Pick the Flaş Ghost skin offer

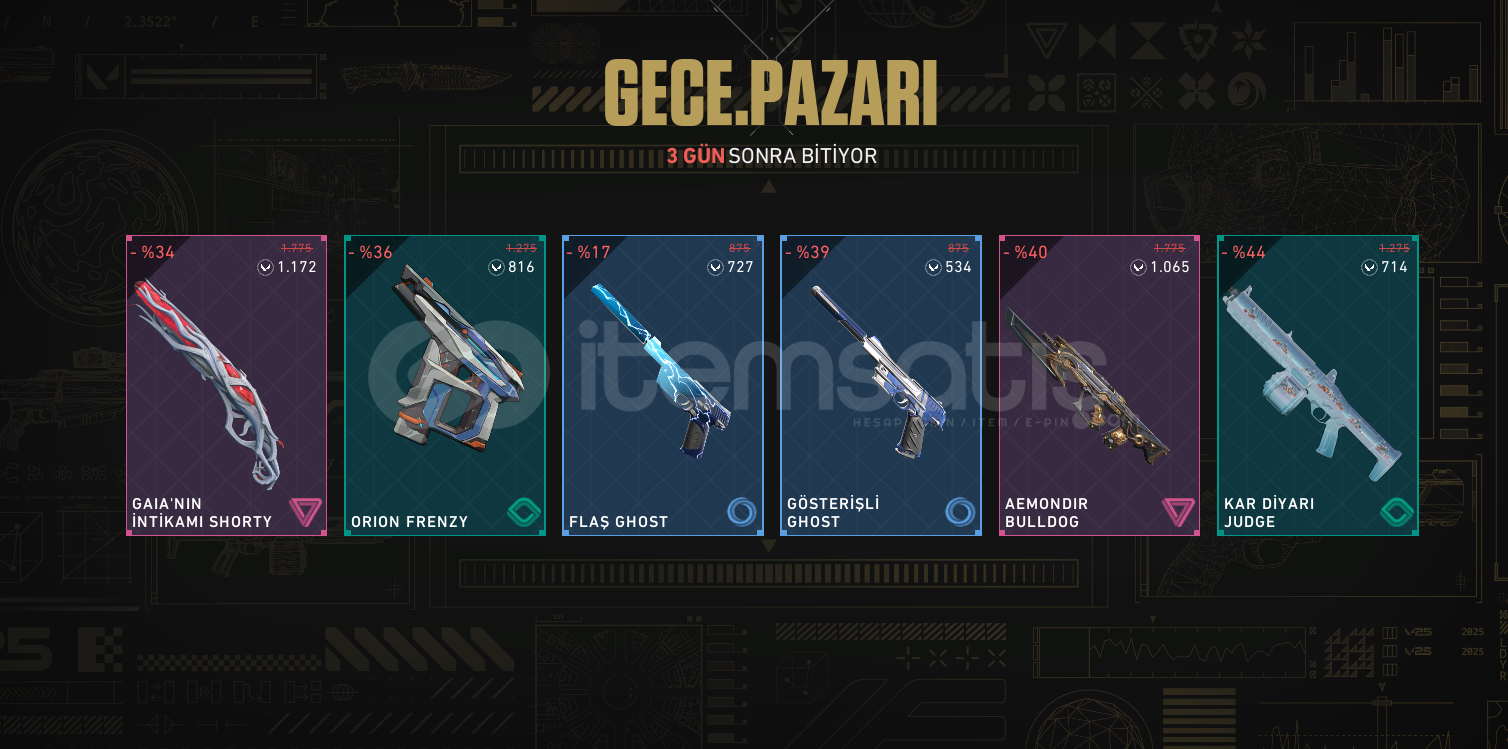click(x=663, y=385)
